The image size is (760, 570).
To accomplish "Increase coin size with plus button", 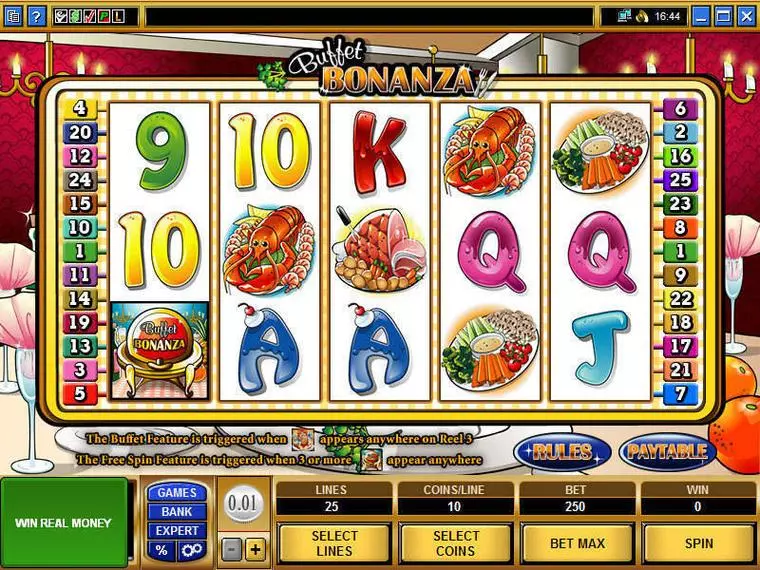I will pos(255,549).
